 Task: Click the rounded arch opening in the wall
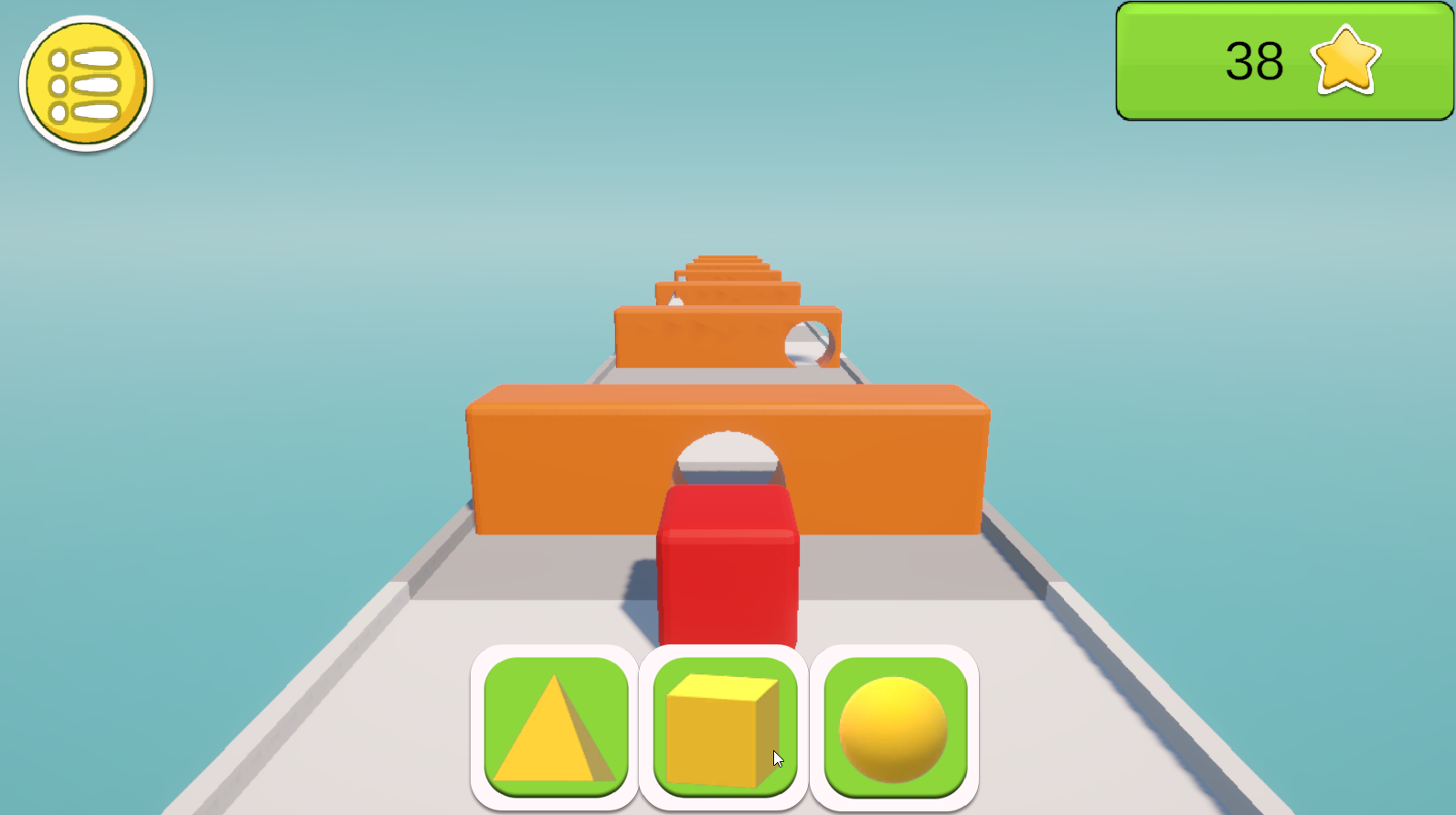(727, 452)
